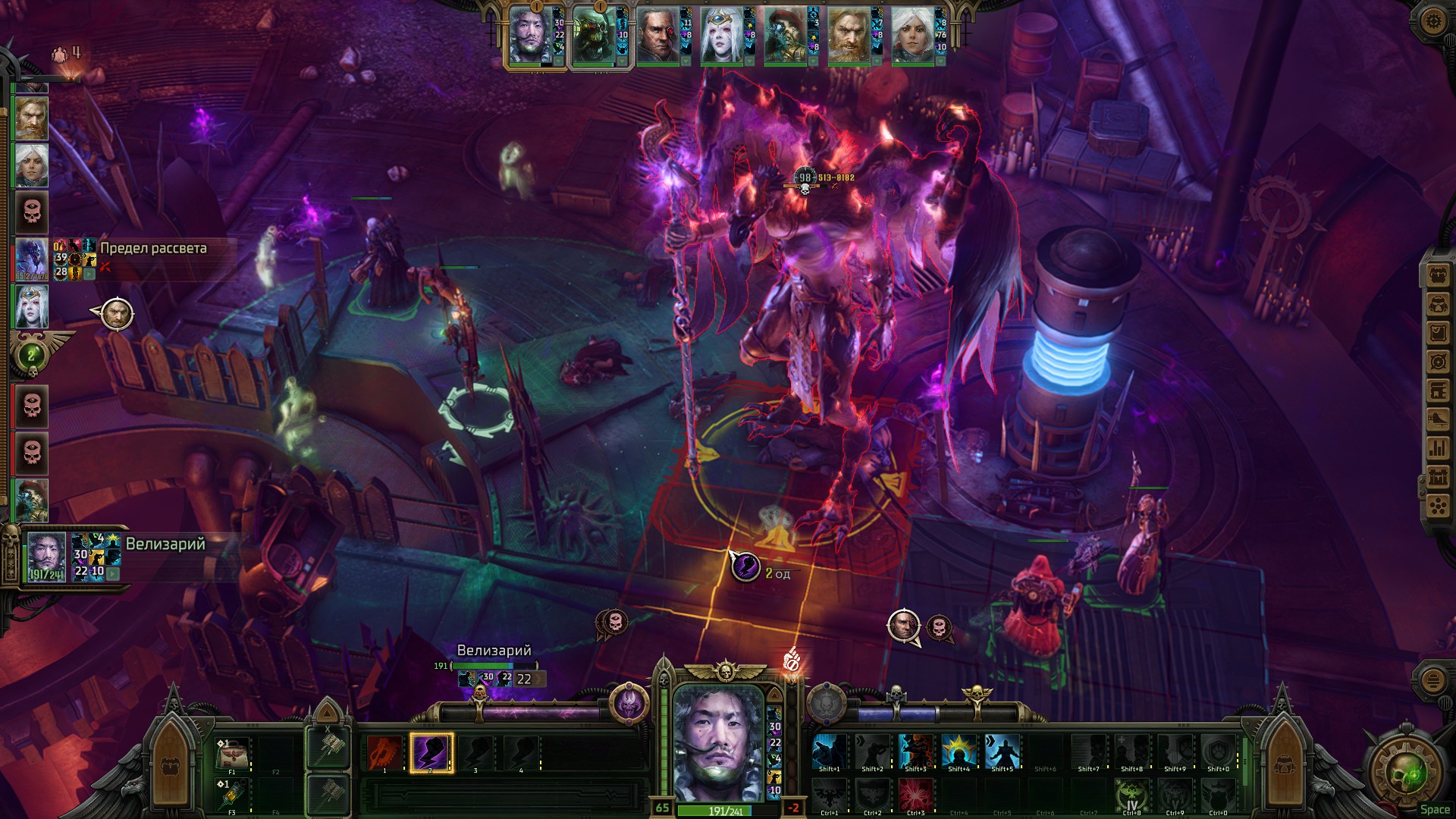
Task: Activate the Shift+4 golden starburst ability
Action: [959, 752]
